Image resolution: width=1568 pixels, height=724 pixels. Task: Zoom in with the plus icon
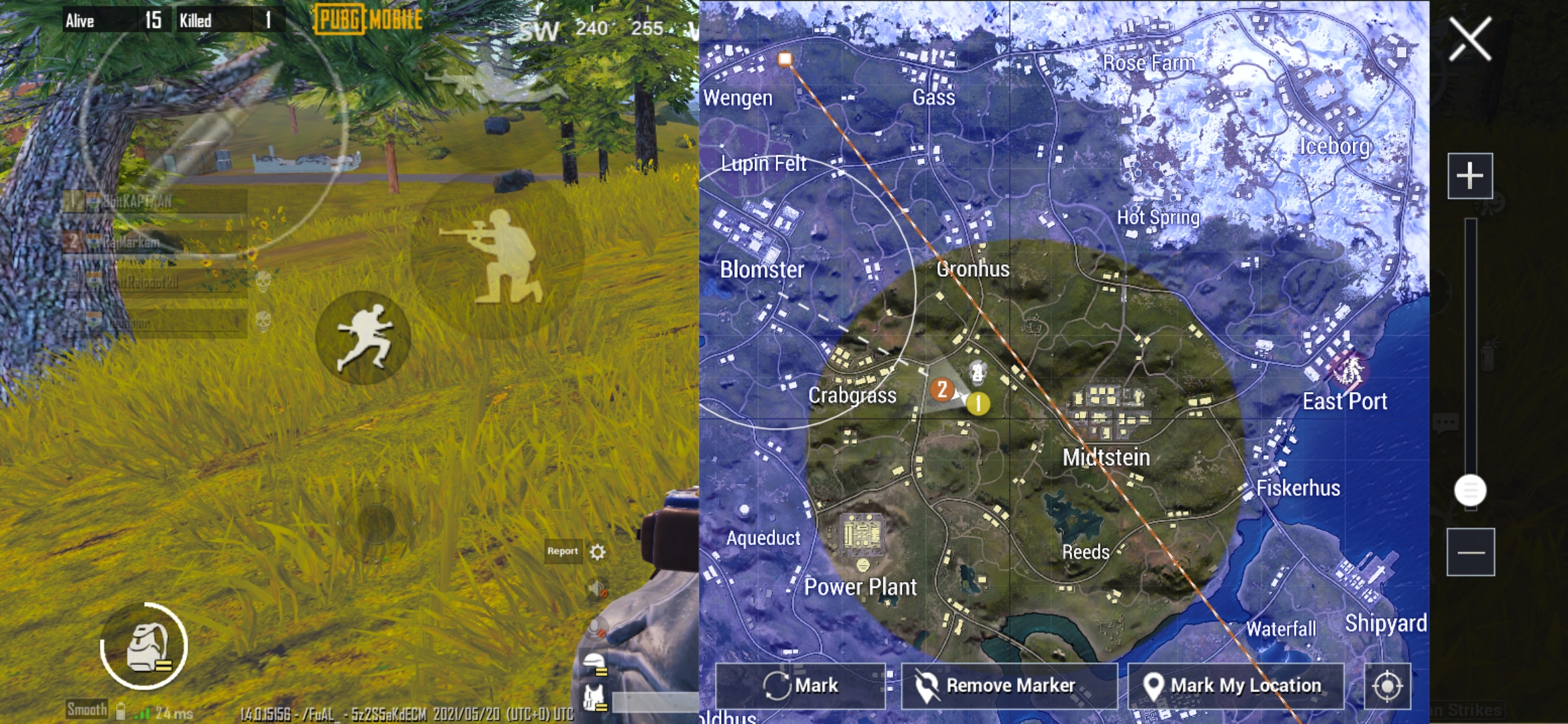point(1471,176)
